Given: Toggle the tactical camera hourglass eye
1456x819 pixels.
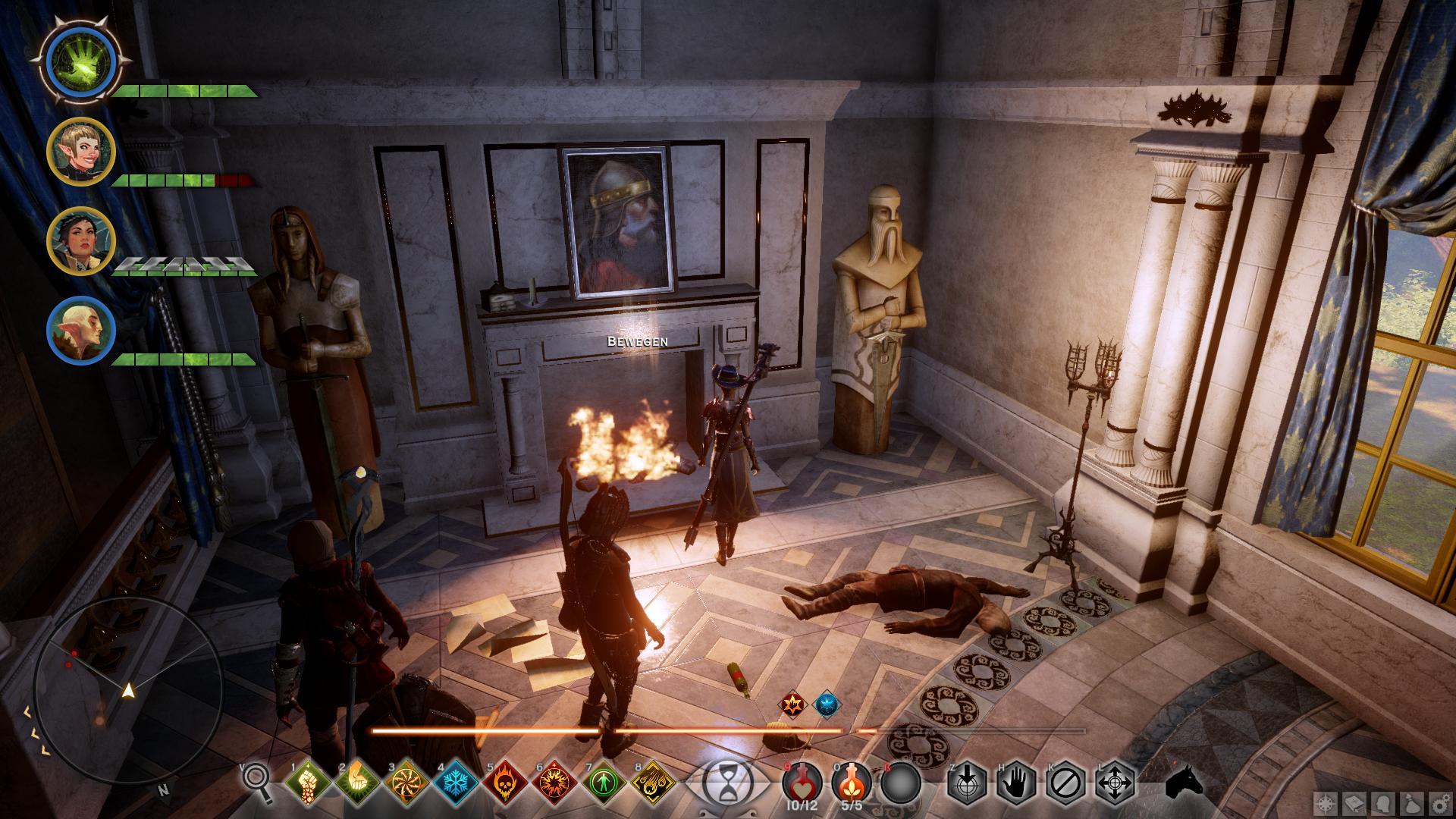Looking at the screenshot, I should (725, 783).
